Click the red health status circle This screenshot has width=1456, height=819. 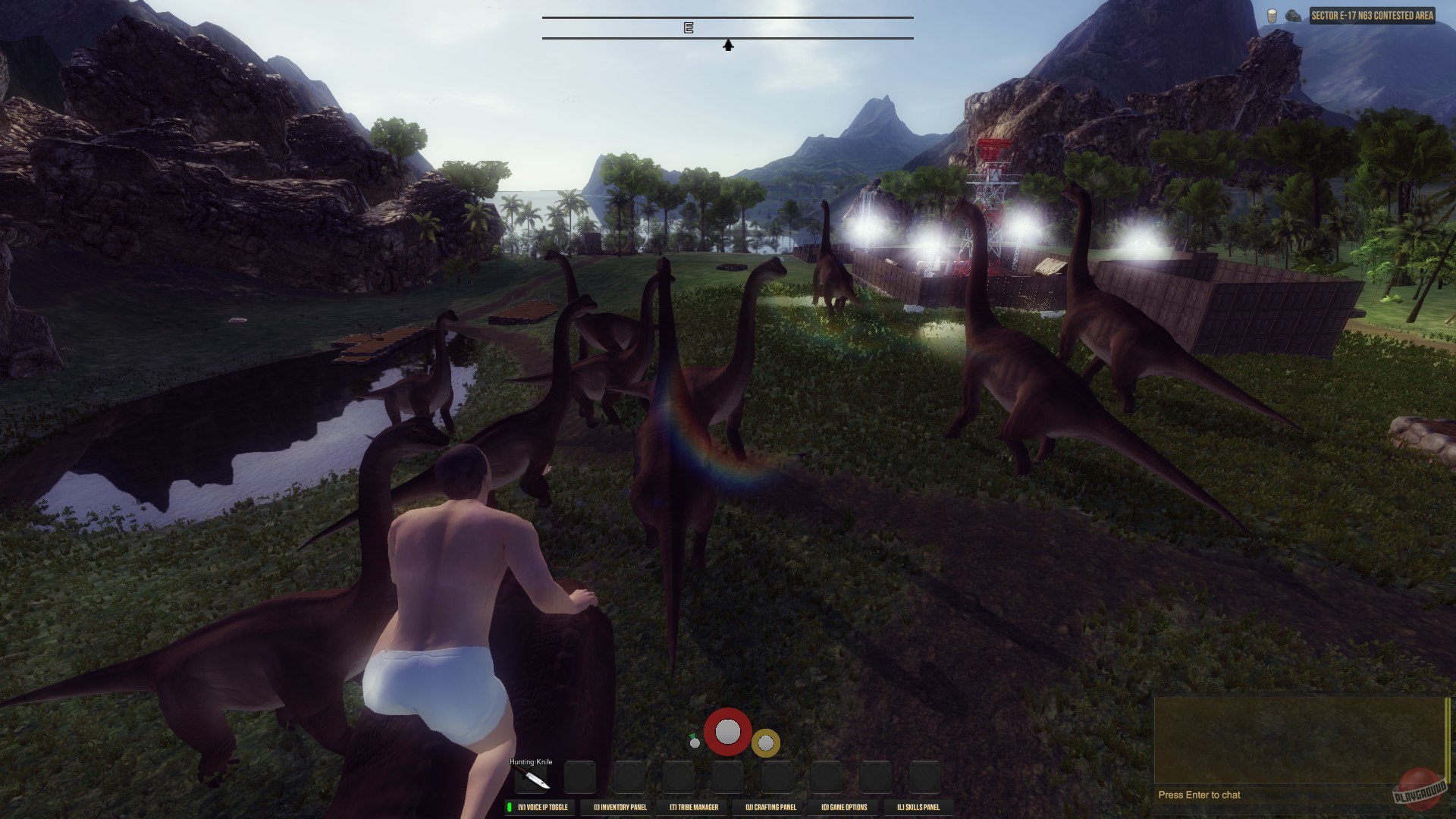pos(728,733)
